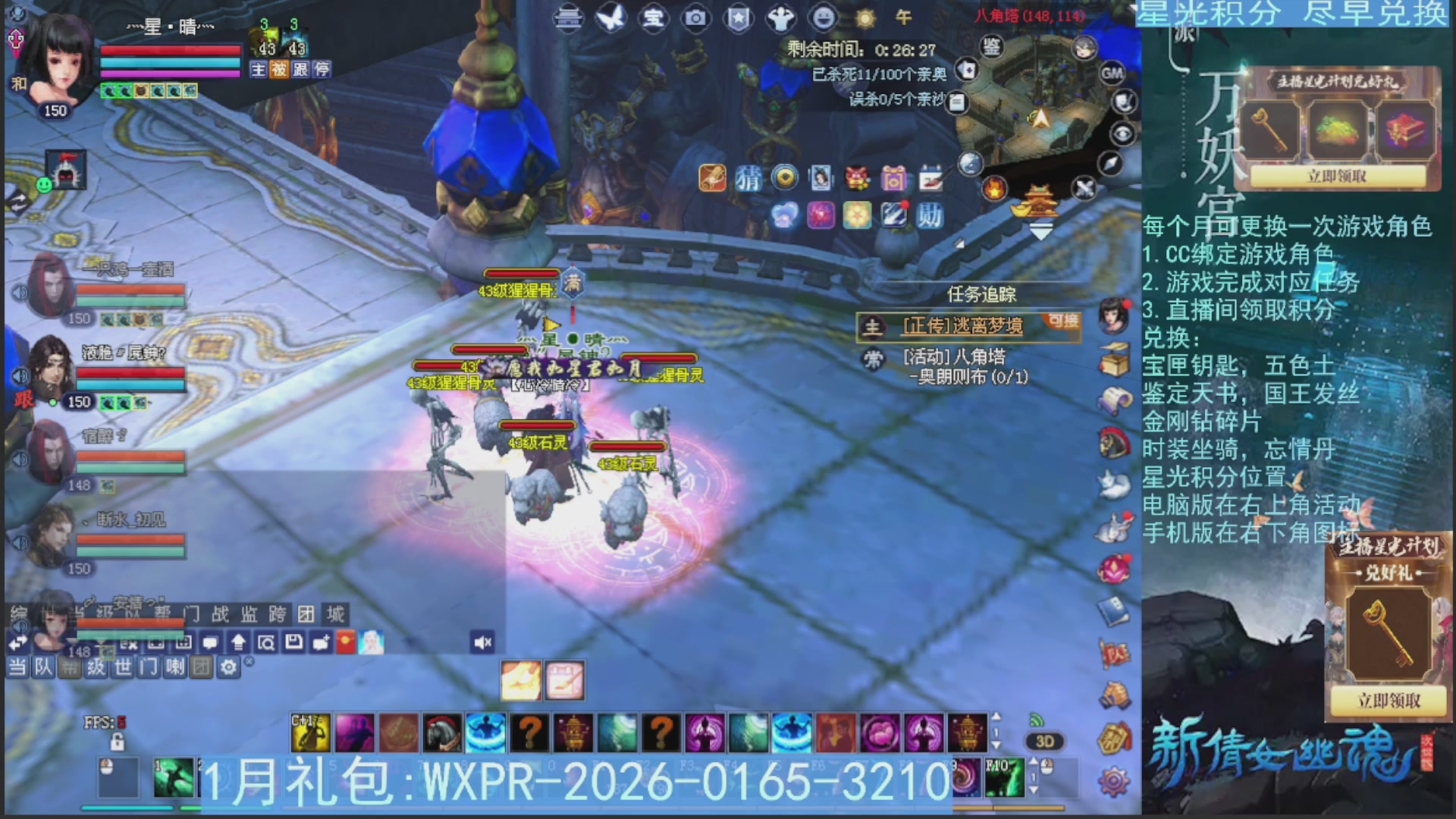Click the 猜 guessing activity icon

pyautogui.click(x=748, y=177)
